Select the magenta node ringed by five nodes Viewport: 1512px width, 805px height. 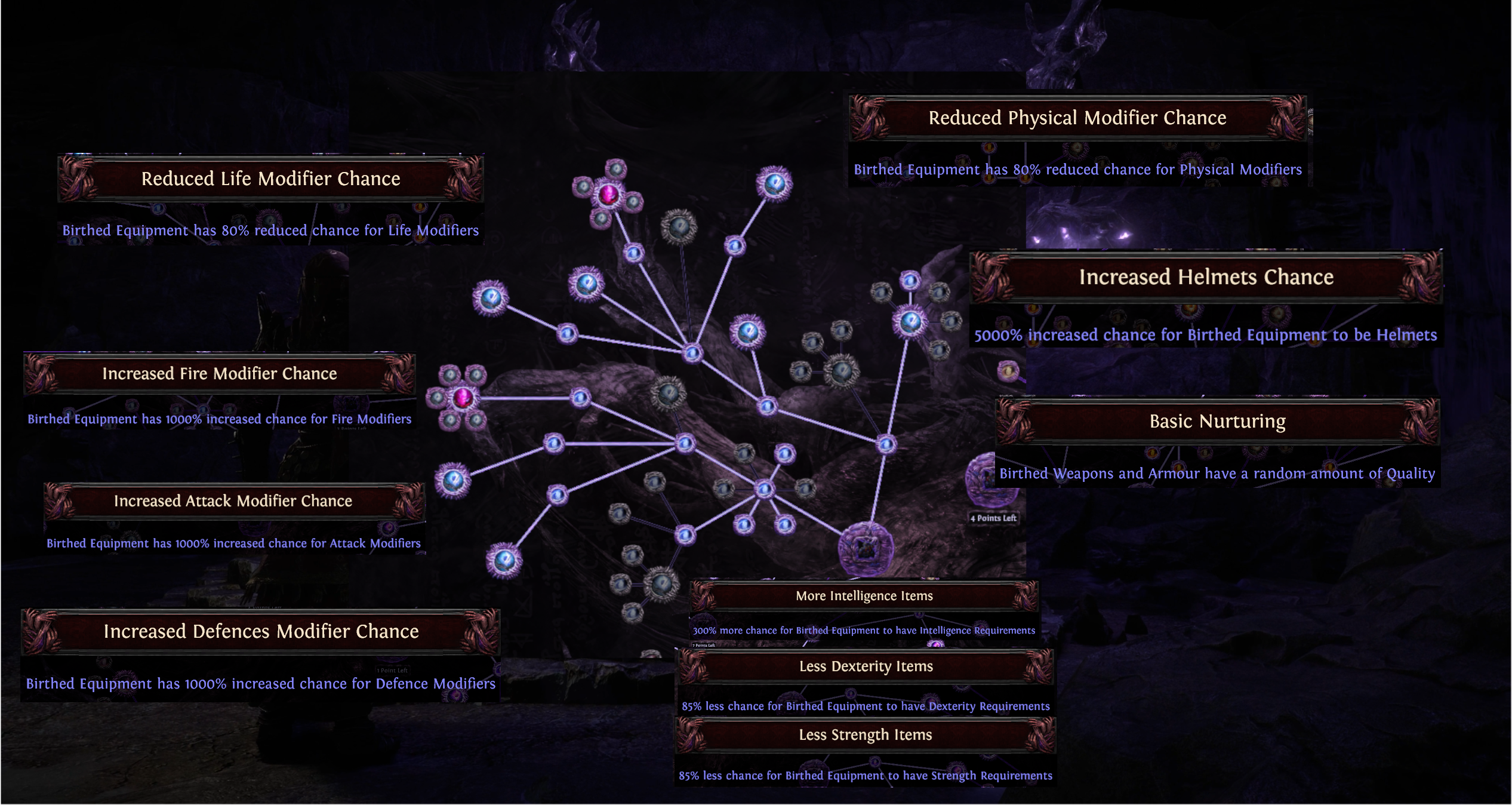463,398
